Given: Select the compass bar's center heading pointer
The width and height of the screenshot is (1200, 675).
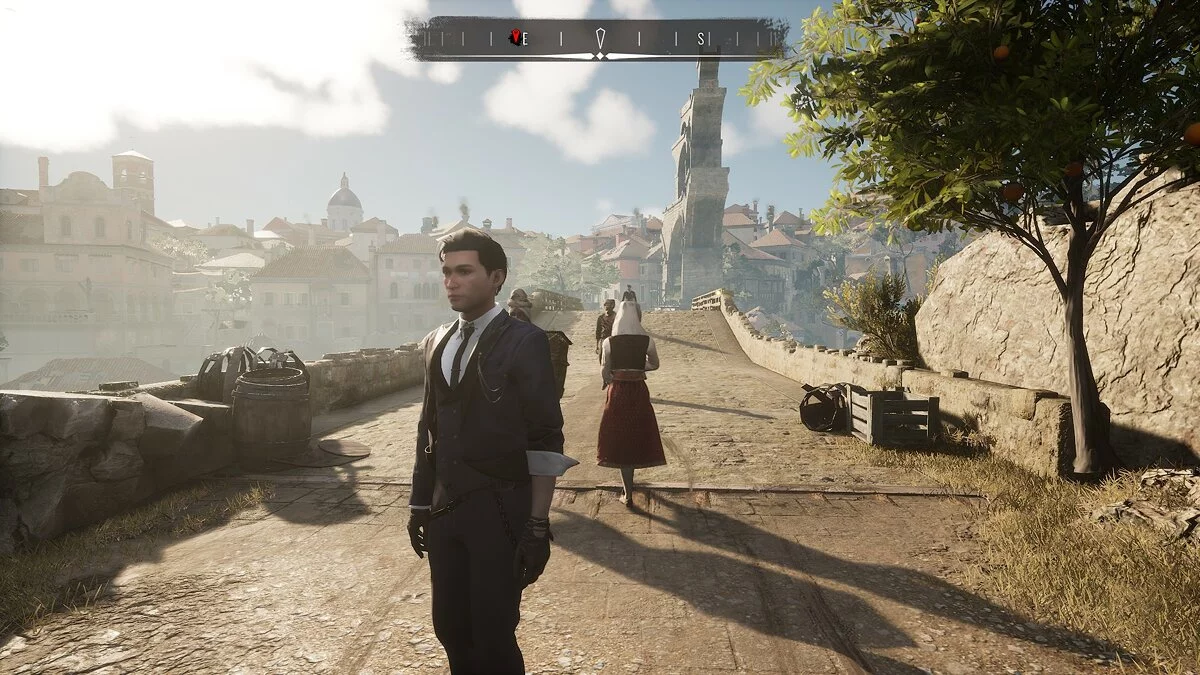Looking at the screenshot, I should pyautogui.click(x=600, y=40).
